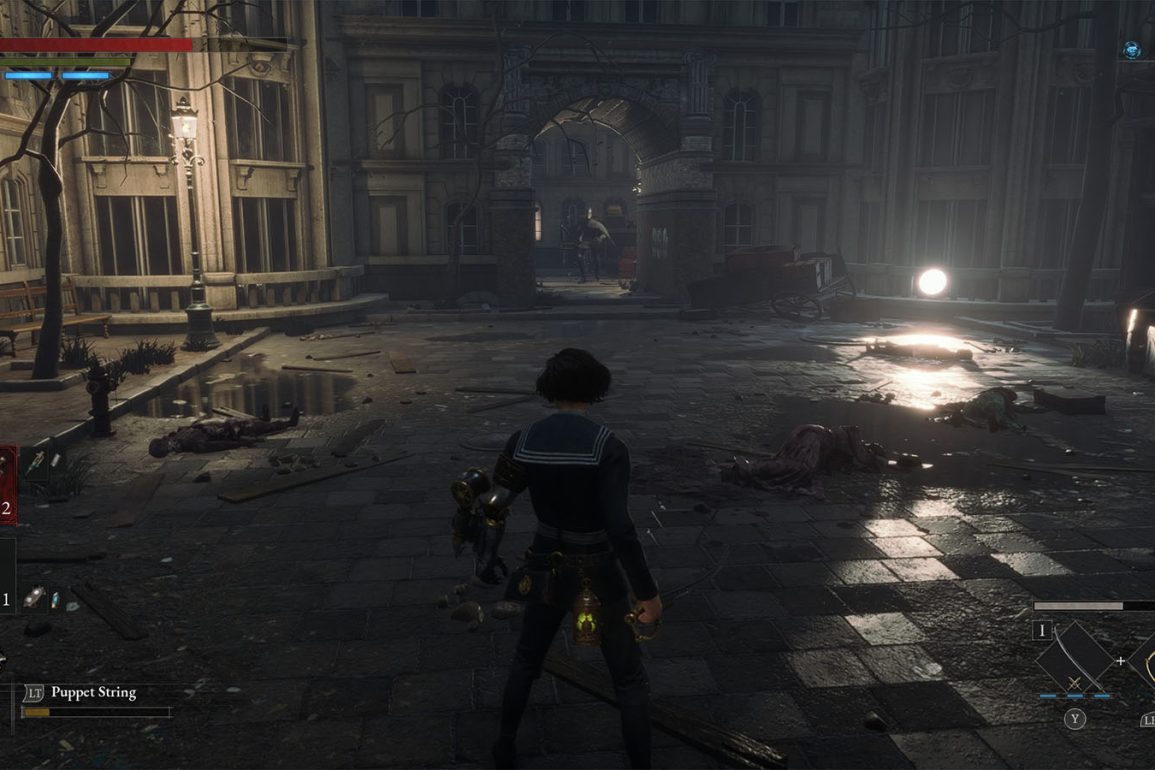This screenshot has width=1155, height=770.
Task: Click the glowing blue Ergo icon
Action: coord(1131,49)
